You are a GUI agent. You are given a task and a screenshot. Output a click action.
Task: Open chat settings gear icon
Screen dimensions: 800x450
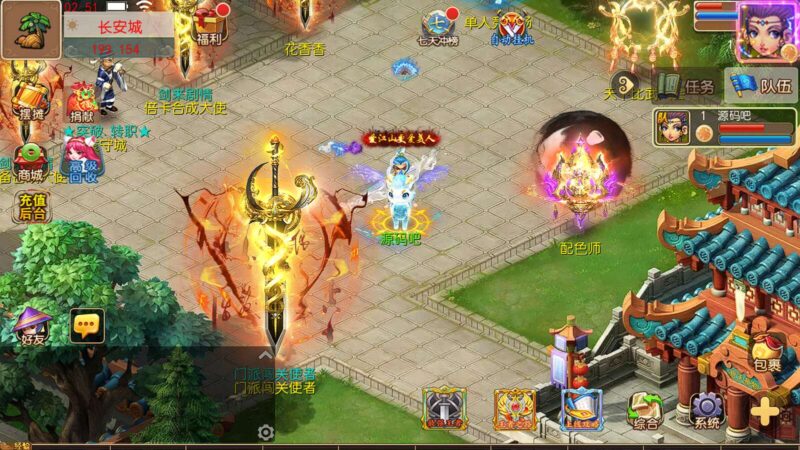[266, 432]
